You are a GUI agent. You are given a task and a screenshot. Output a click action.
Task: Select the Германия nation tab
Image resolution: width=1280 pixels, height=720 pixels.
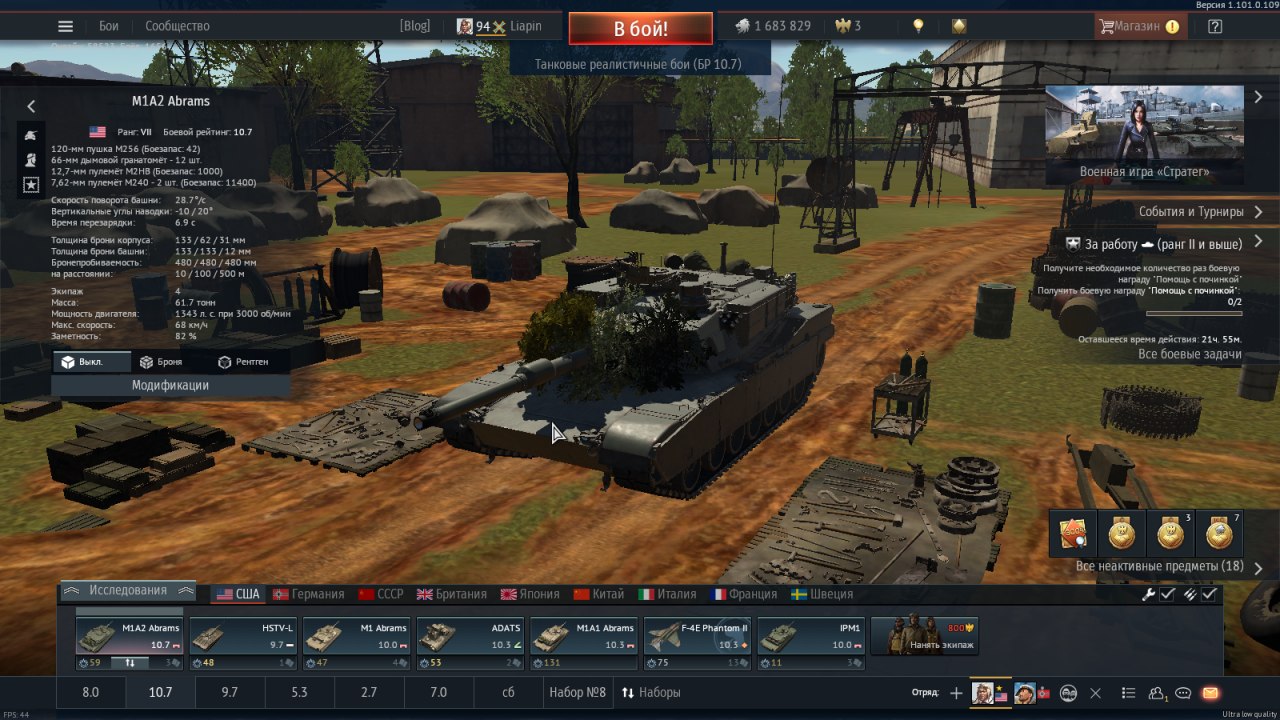[x=308, y=594]
